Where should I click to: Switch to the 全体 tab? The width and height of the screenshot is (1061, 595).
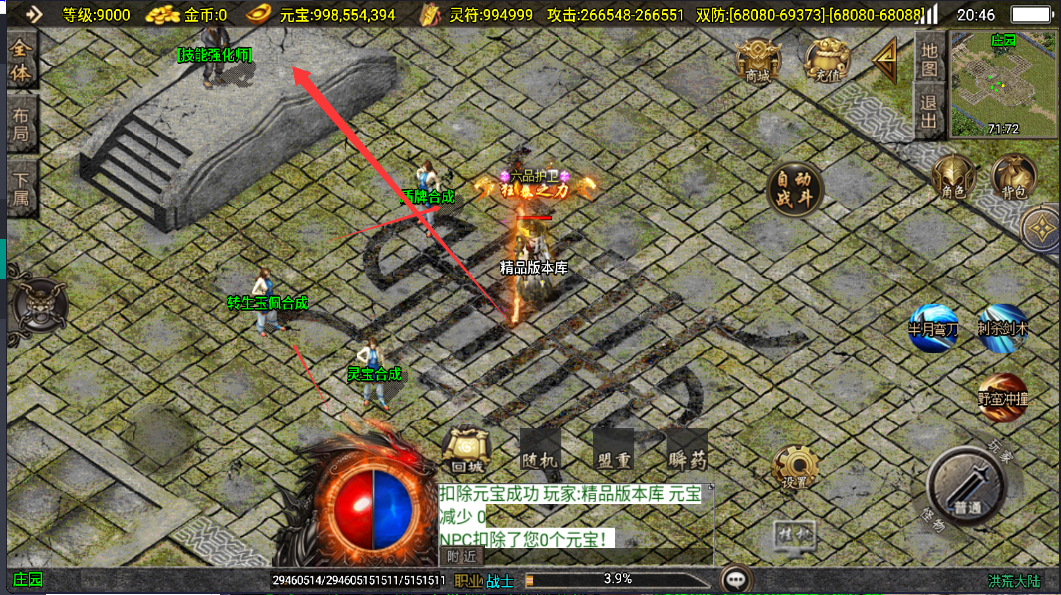(x=22, y=62)
